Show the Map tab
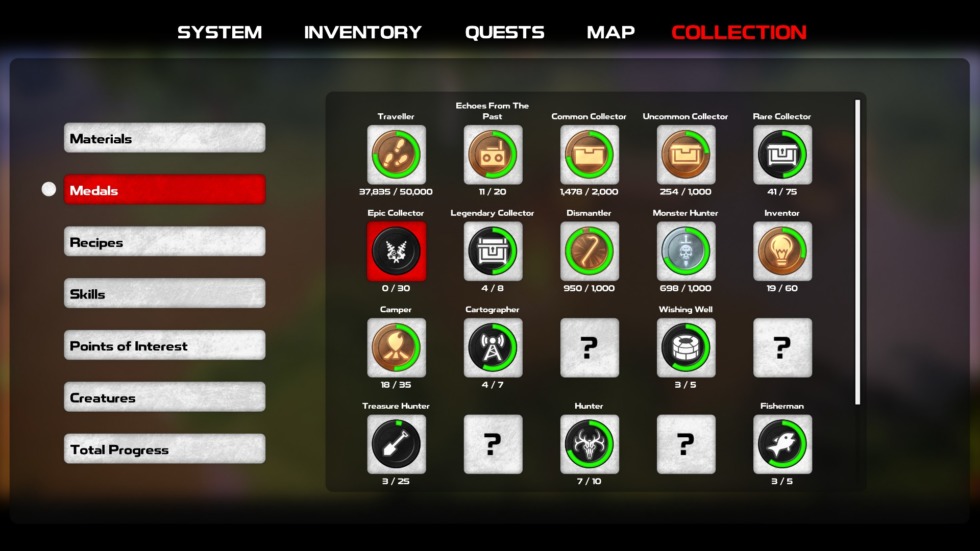This screenshot has width=980, height=551. click(610, 32)
